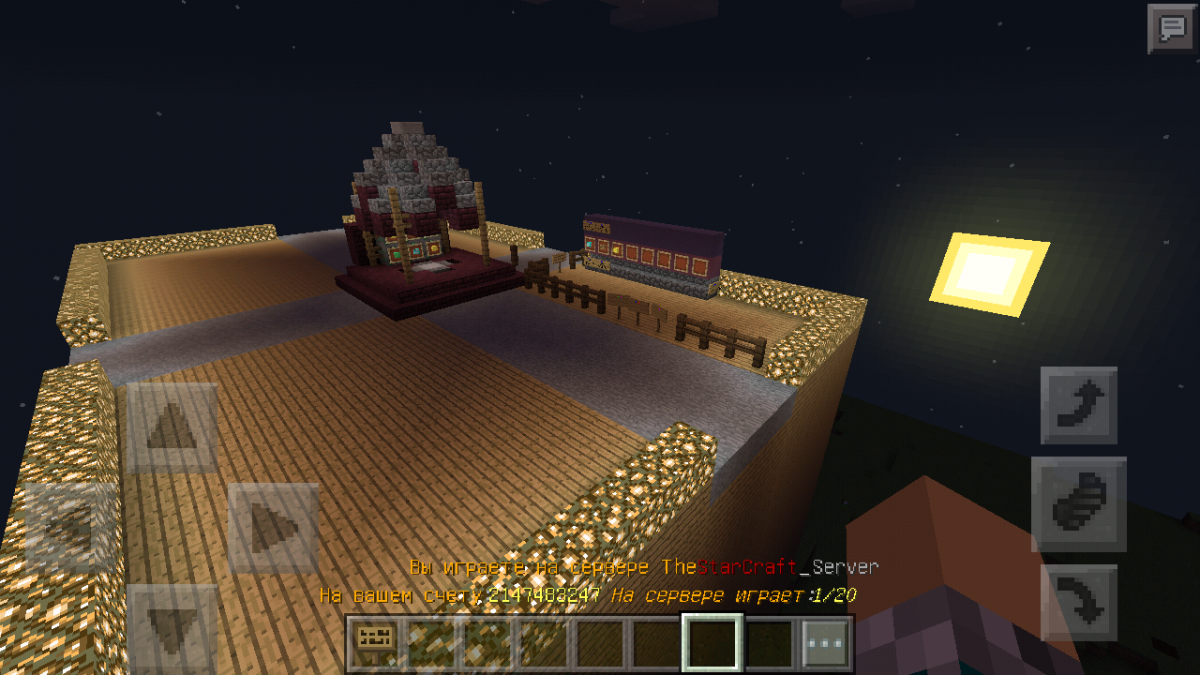Open the inventory with the three-dots button

click(x=827, y=642)
